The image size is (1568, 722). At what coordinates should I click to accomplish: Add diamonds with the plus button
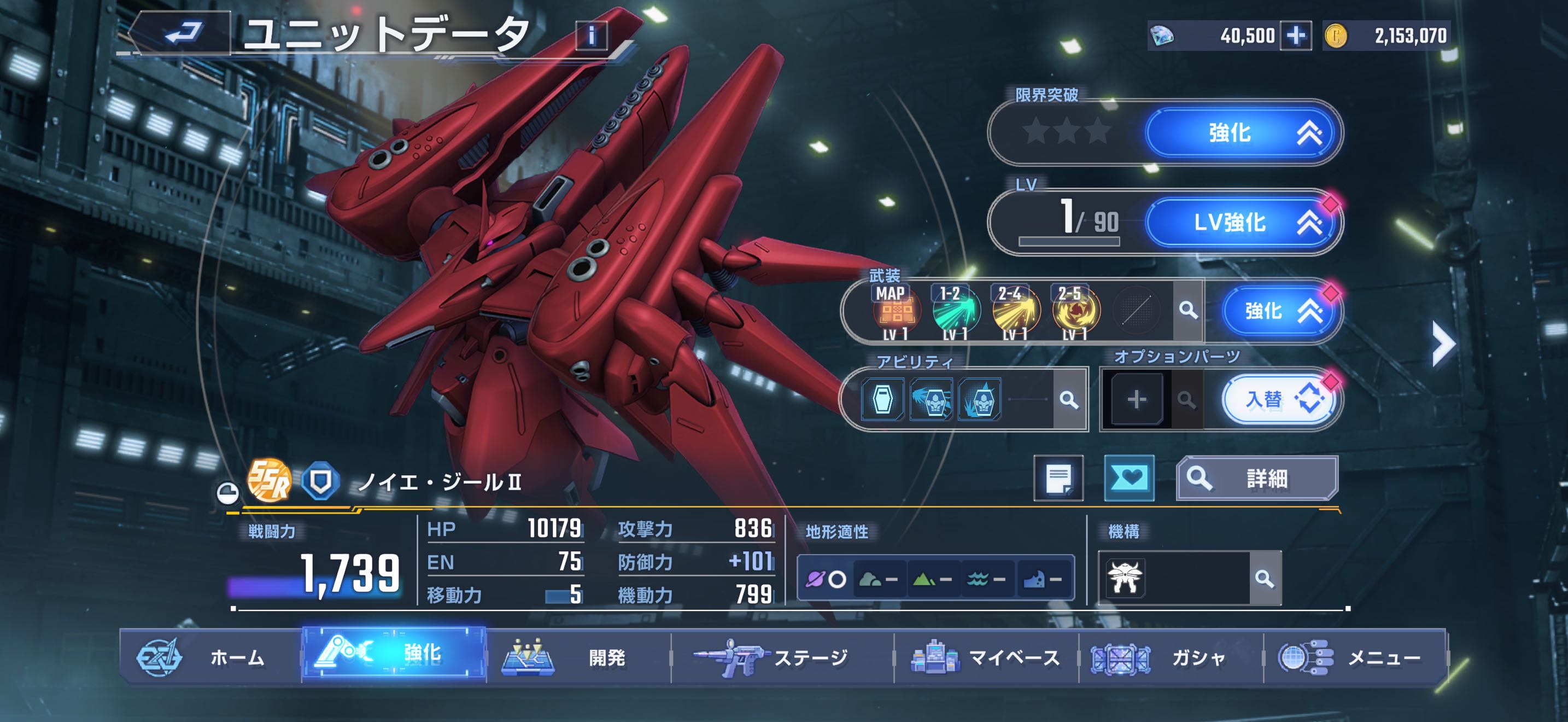(x=1295, y=36)
